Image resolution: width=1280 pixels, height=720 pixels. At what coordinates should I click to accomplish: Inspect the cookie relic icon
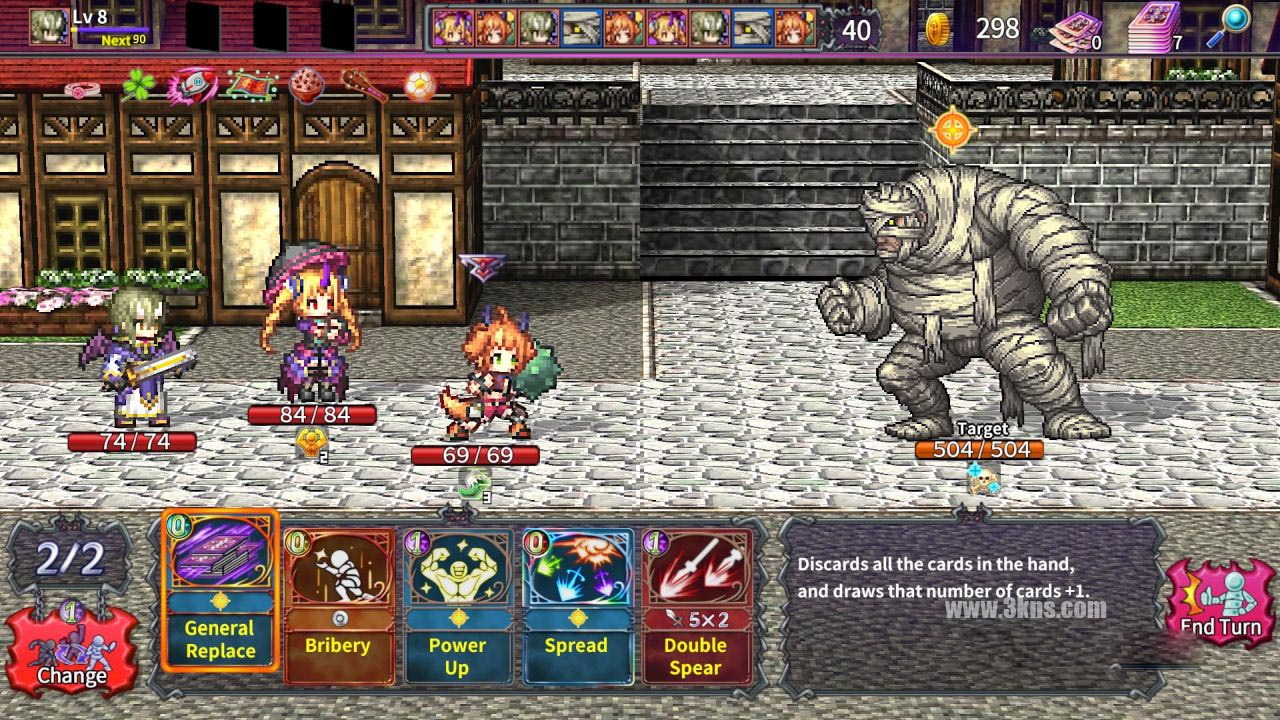(x=306, y=85)
